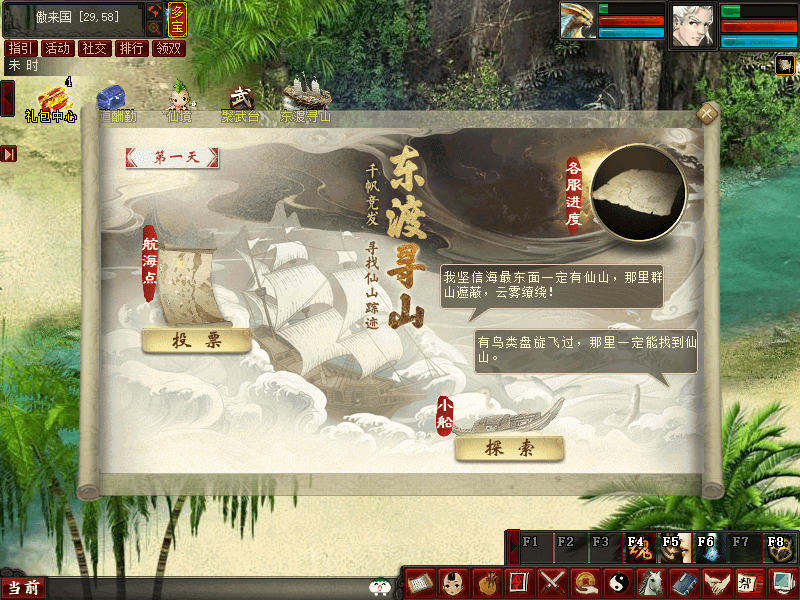
Task: Open the white horse mount menu
Action: (650, 581)
